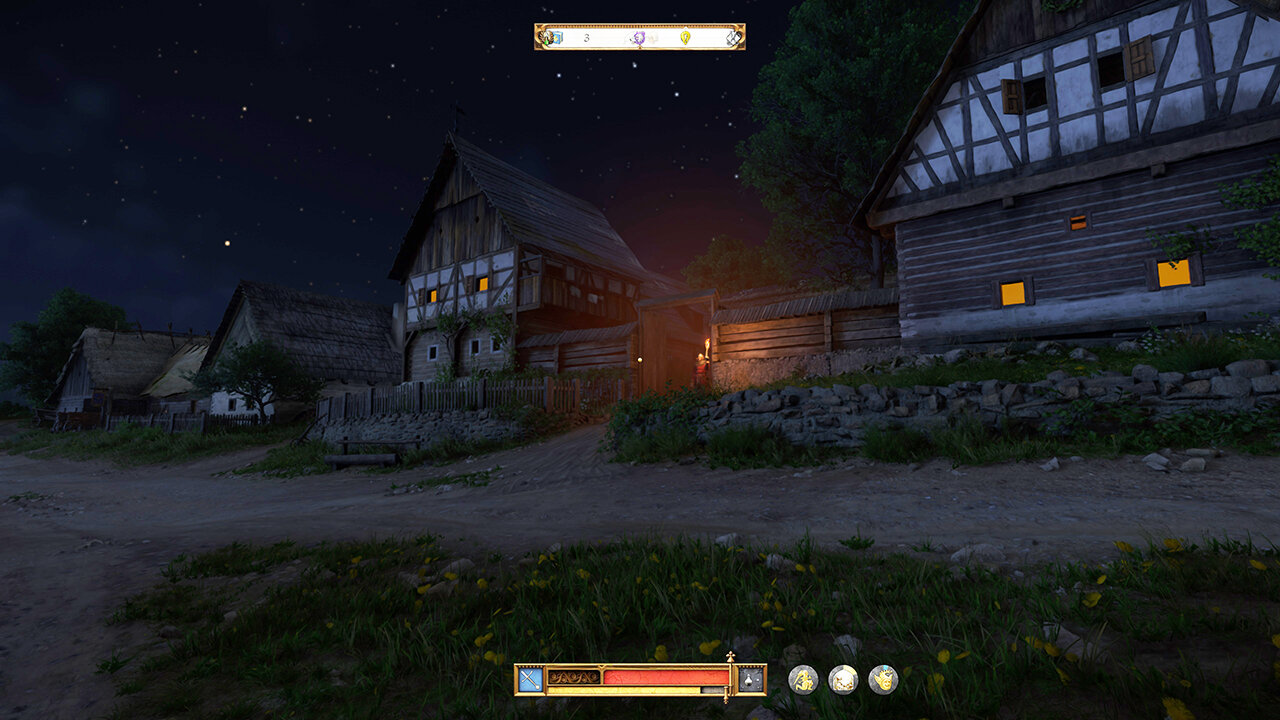This screenshot has width=1280, height=720.
Task: Click the golden running figure status icon
Action: tap(803, 680)
